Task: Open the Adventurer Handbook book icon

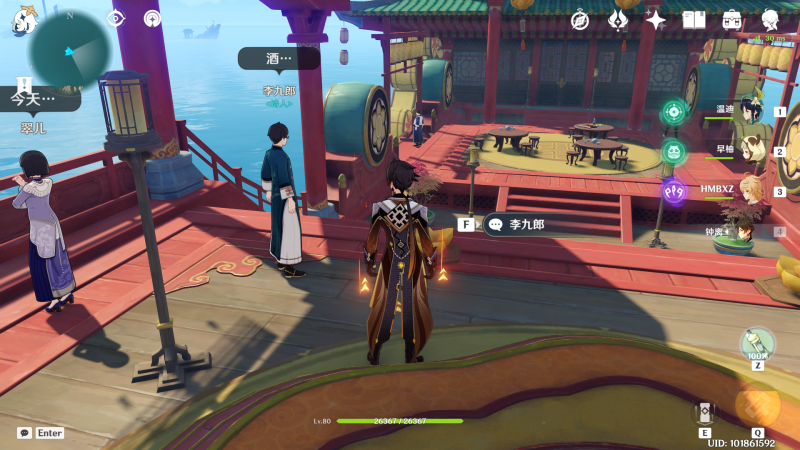Action: (x=694, y=20)
